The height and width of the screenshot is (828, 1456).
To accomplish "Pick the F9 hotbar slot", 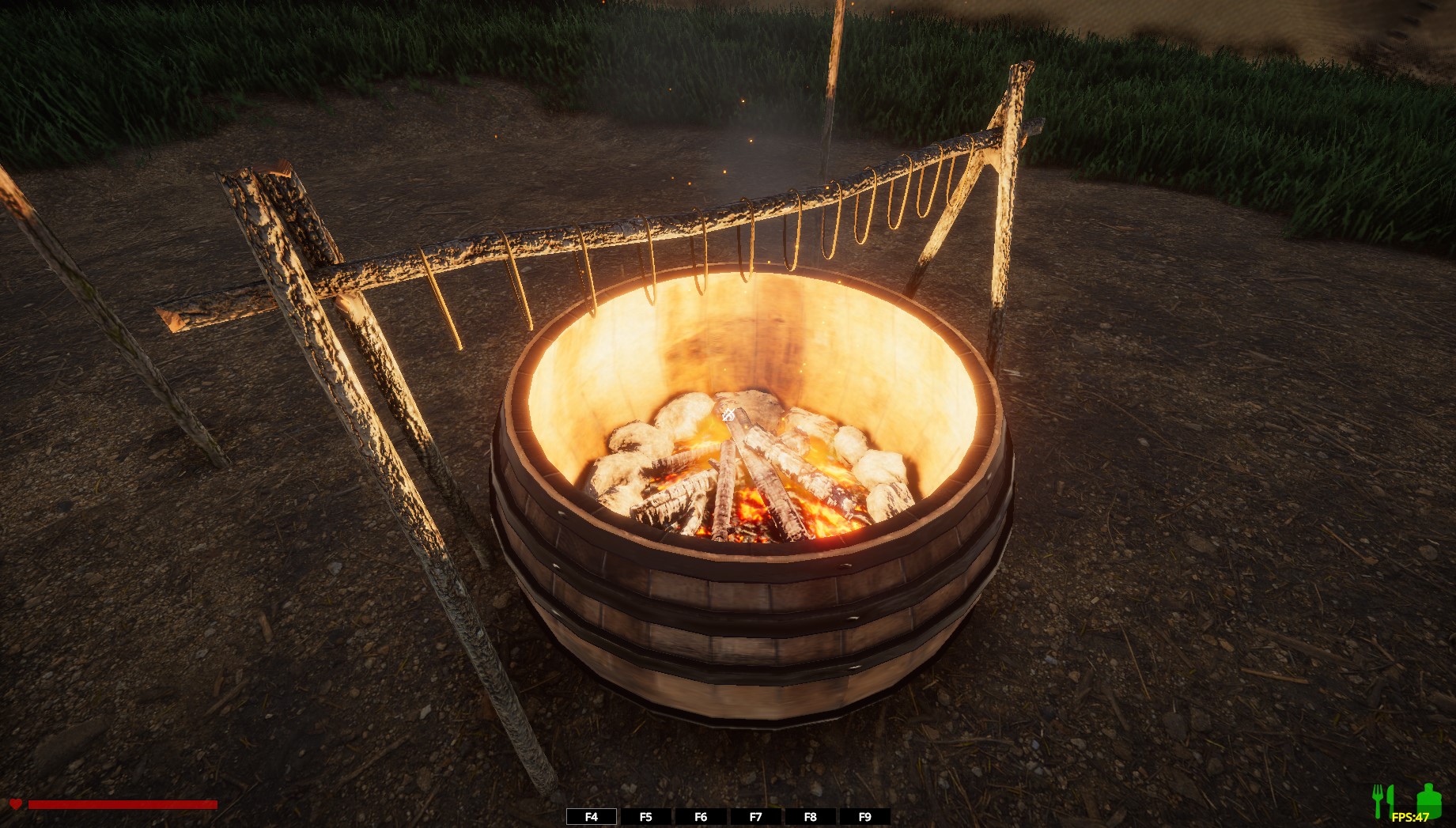I will 864,817.
